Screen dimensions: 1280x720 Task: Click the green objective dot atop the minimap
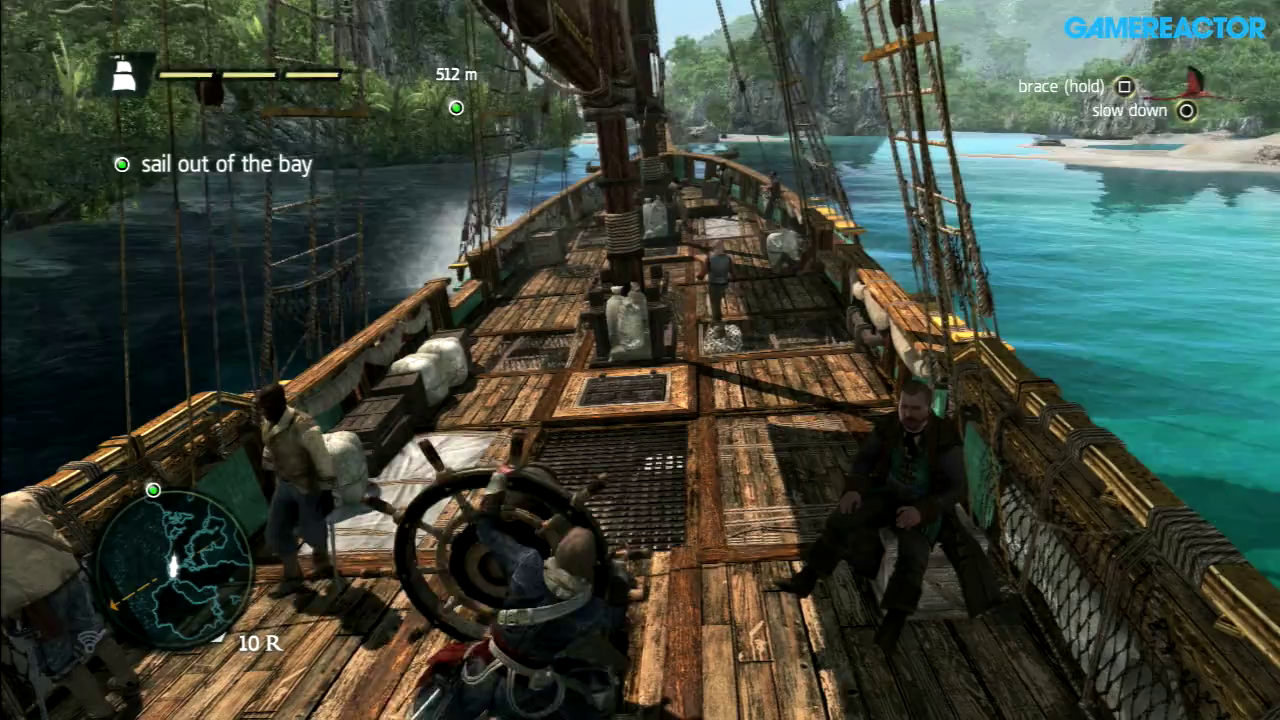(152, 489)
